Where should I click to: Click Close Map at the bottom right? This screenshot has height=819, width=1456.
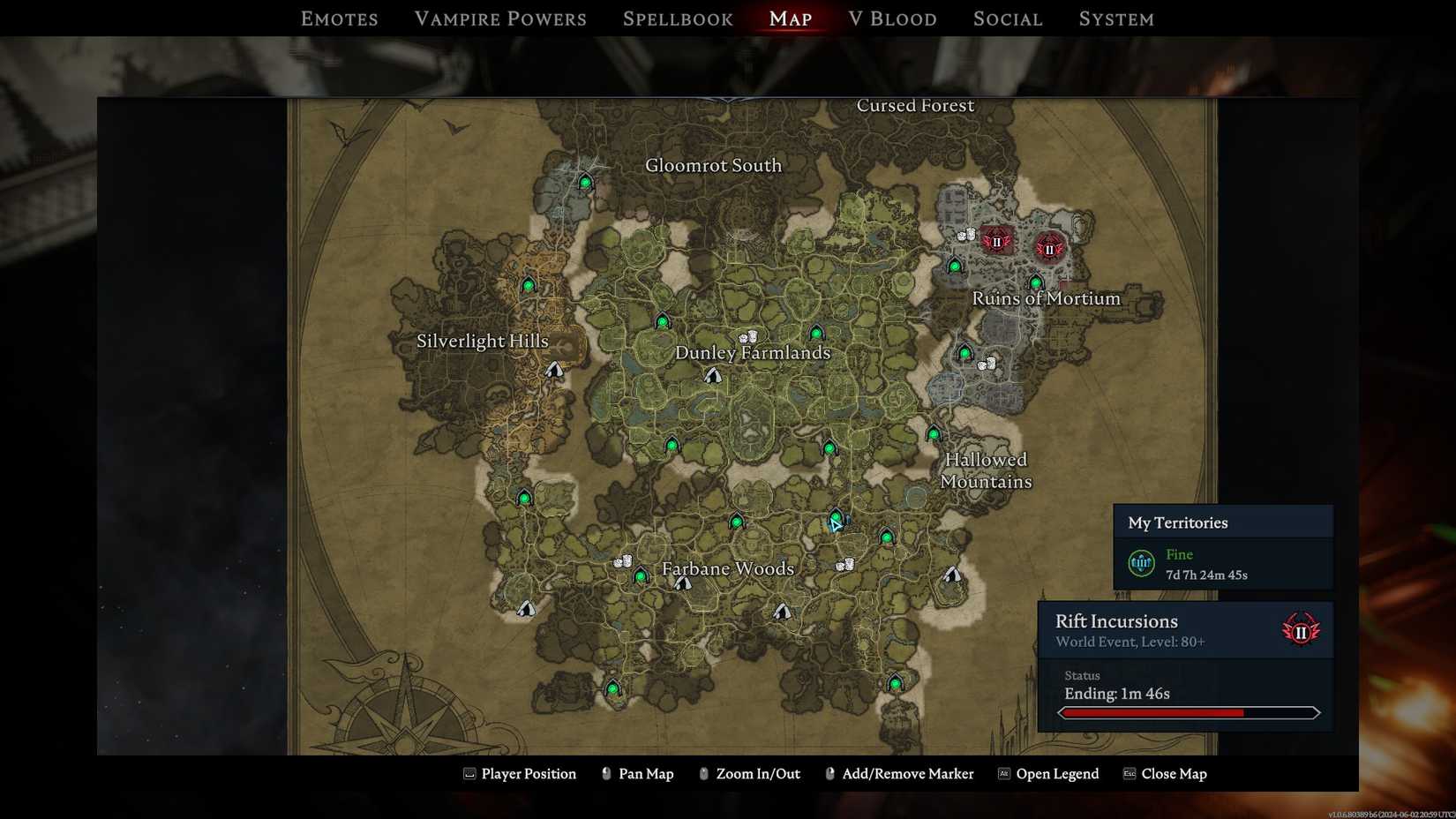point(1175,773)
